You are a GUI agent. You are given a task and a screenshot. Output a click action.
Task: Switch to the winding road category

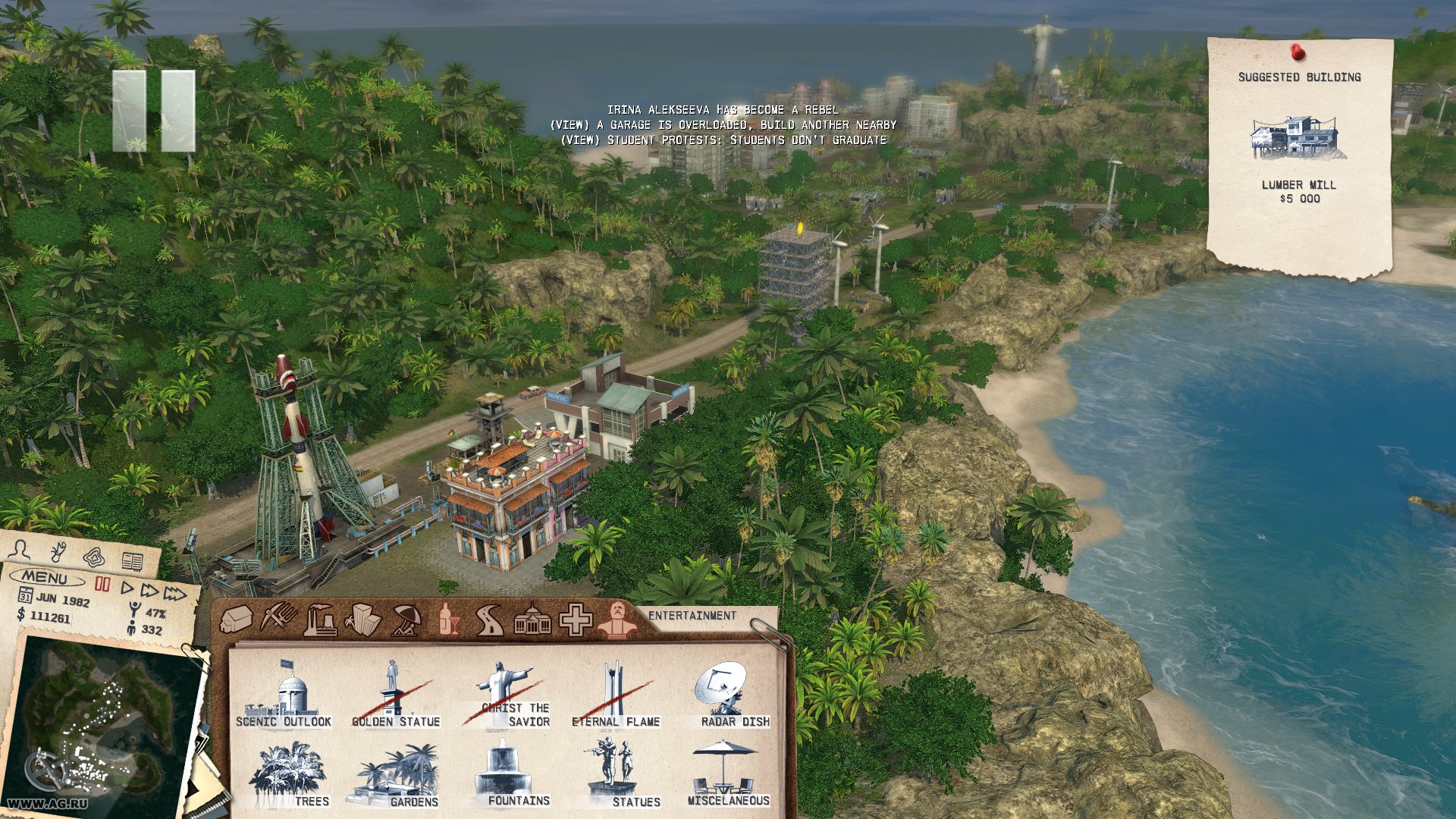[x=490, y=620]
